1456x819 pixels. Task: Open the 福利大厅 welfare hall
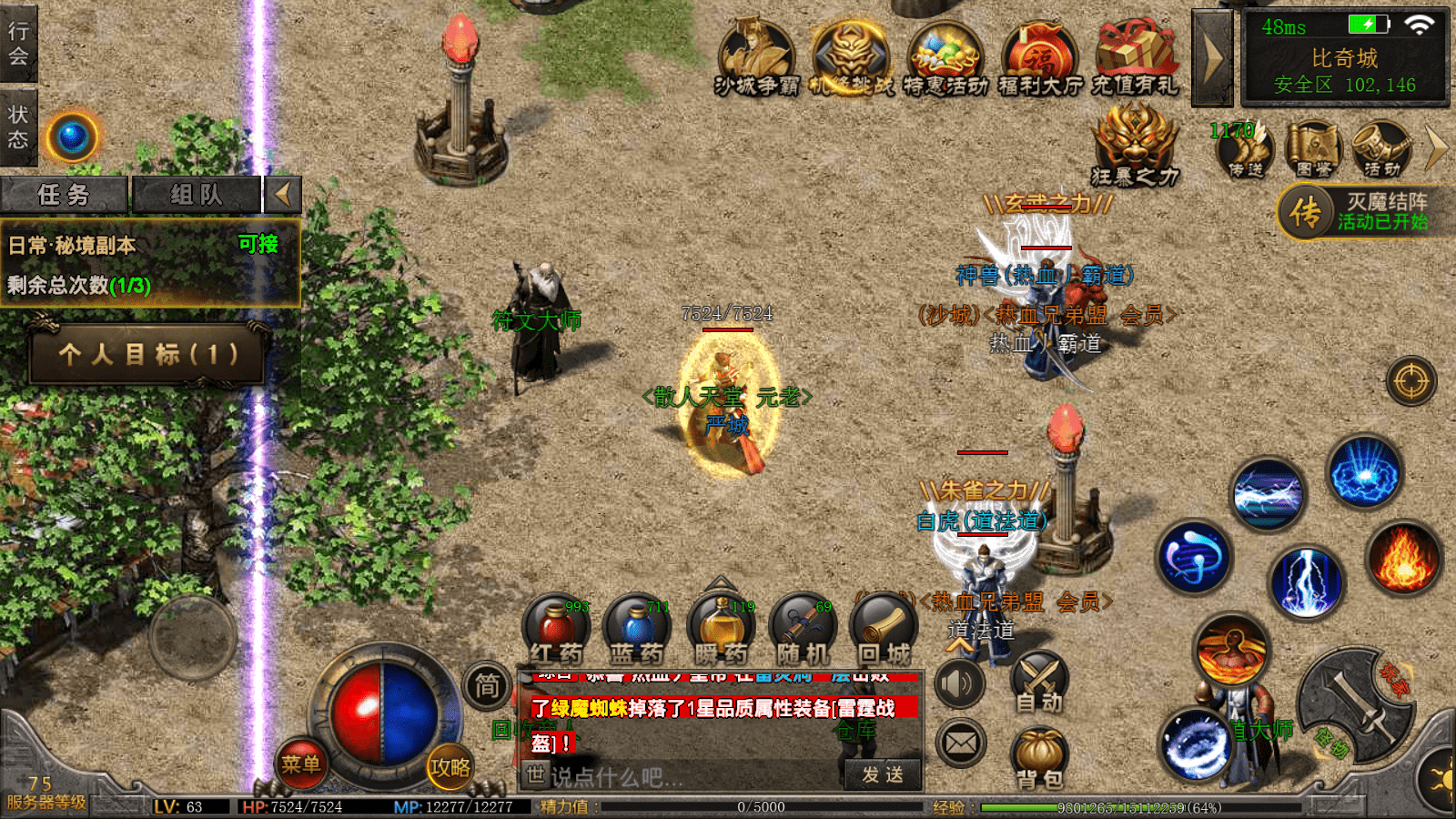point(1040,58)
